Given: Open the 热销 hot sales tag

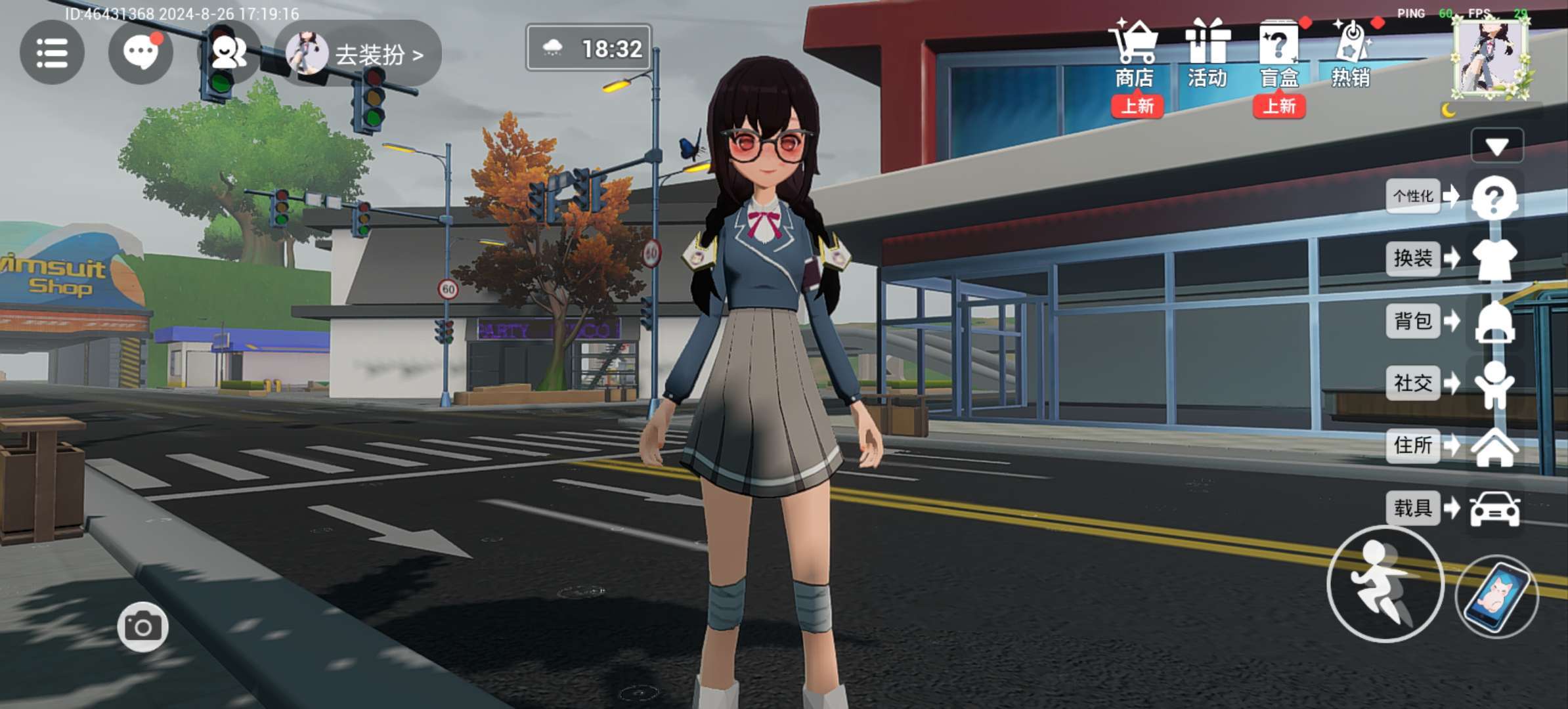Looking at the screenshot, I should tap(1351, 54).
